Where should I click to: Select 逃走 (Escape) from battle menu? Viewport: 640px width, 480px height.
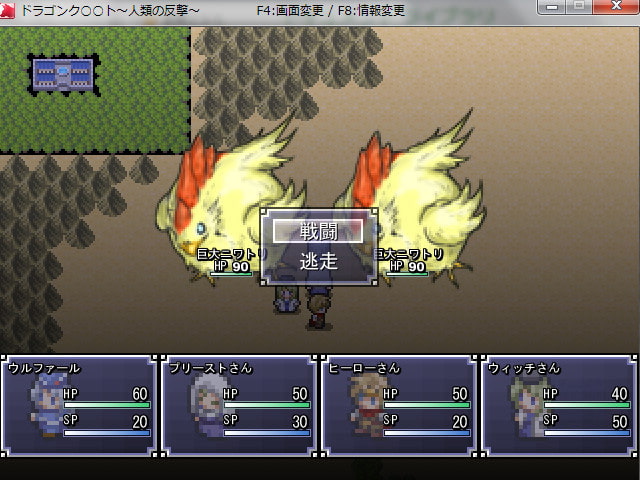click(318, 262)
